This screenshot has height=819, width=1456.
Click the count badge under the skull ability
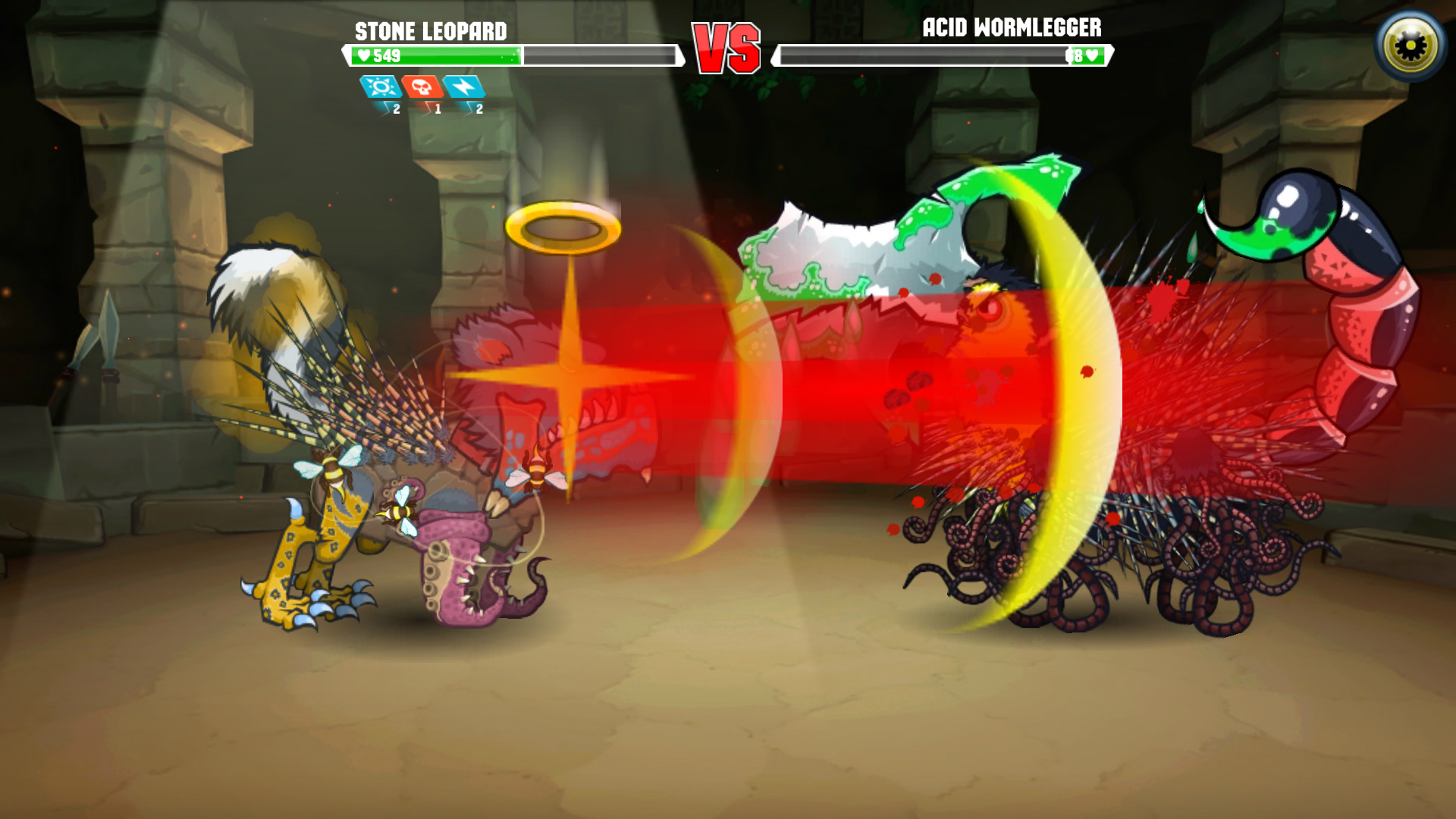coord(438,108)
